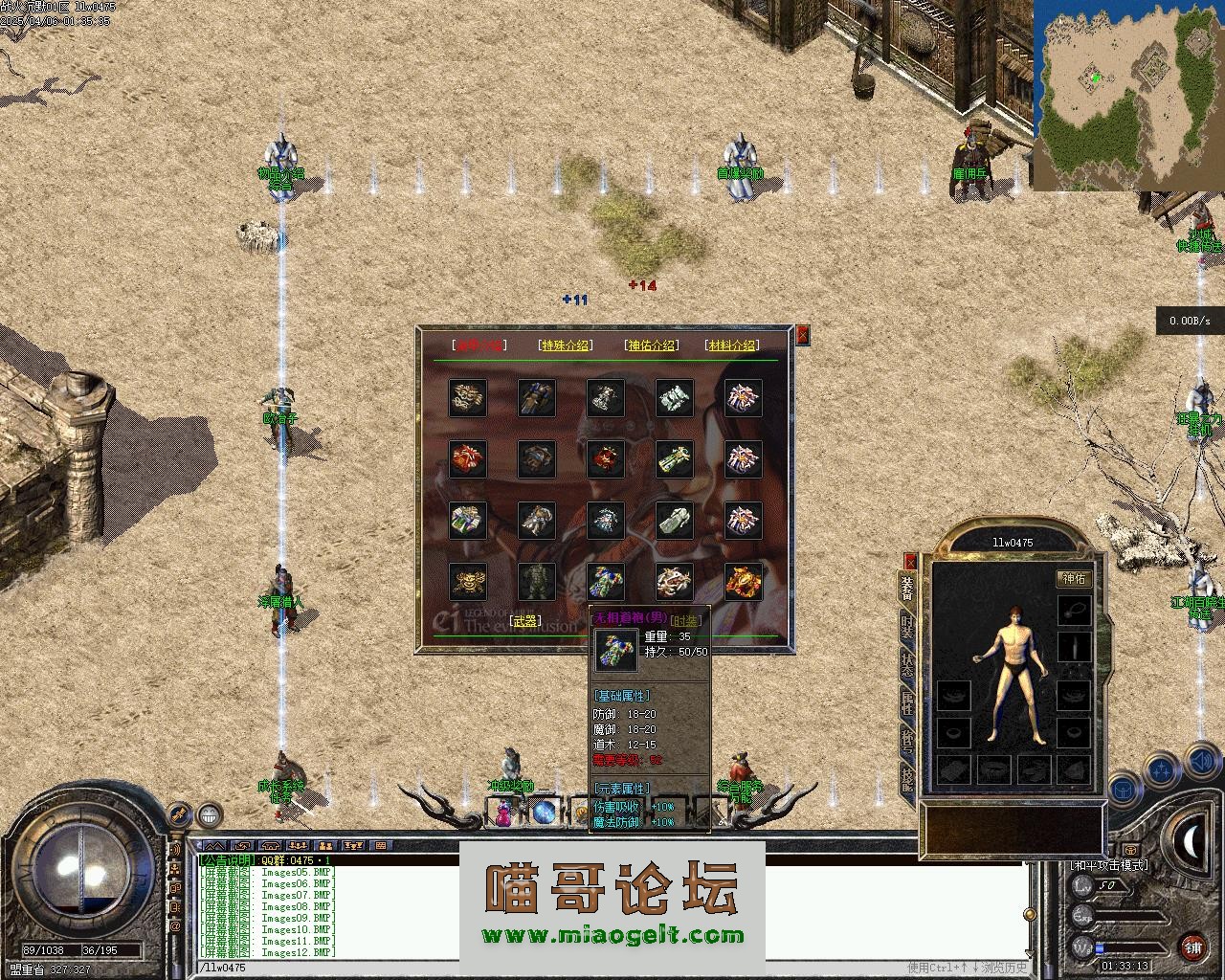Close the character equipment panel
The width and height of the screenshot is (1225, 980).
pyautogui.click(x=910, y=561)
